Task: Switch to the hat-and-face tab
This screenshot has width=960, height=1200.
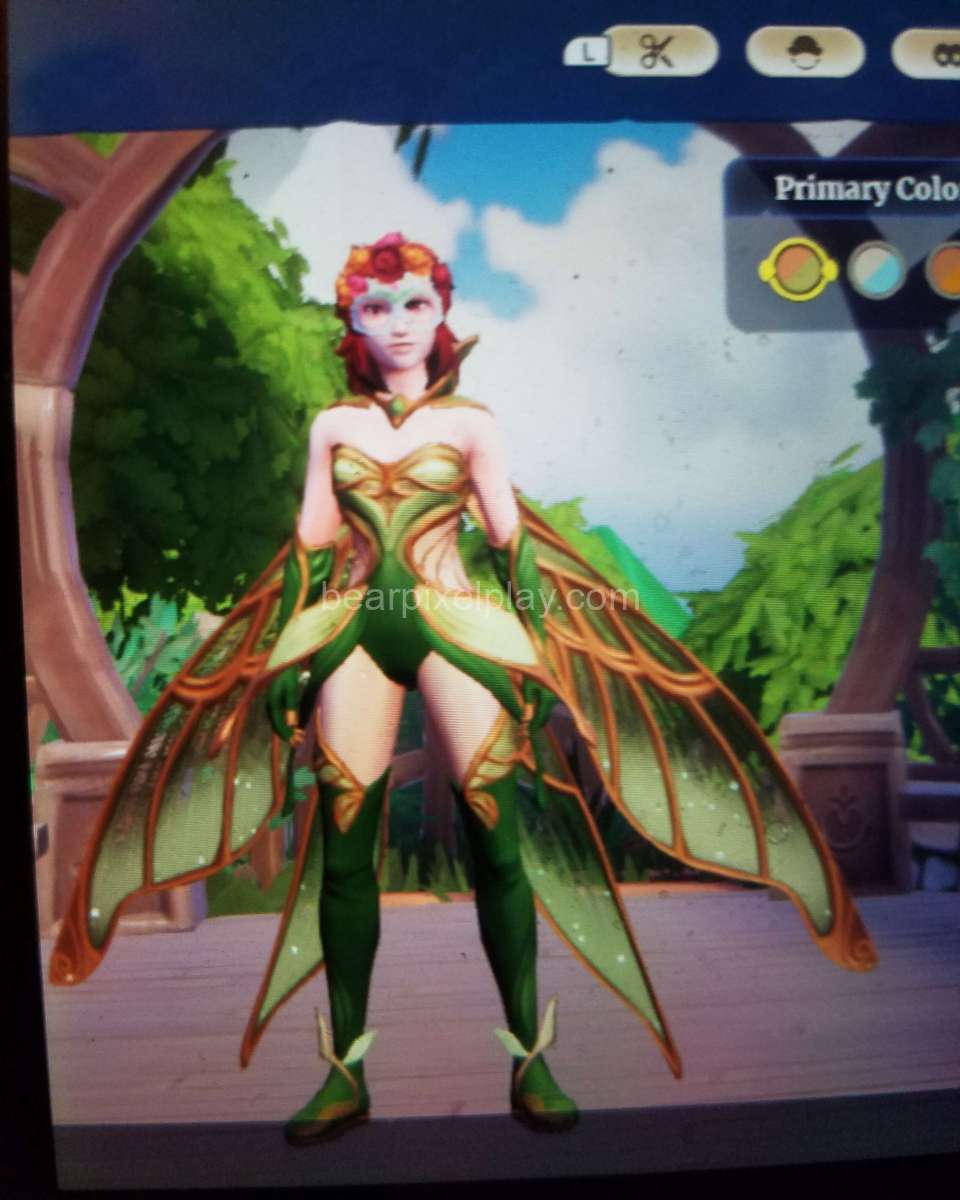Action: click(804, 52)
